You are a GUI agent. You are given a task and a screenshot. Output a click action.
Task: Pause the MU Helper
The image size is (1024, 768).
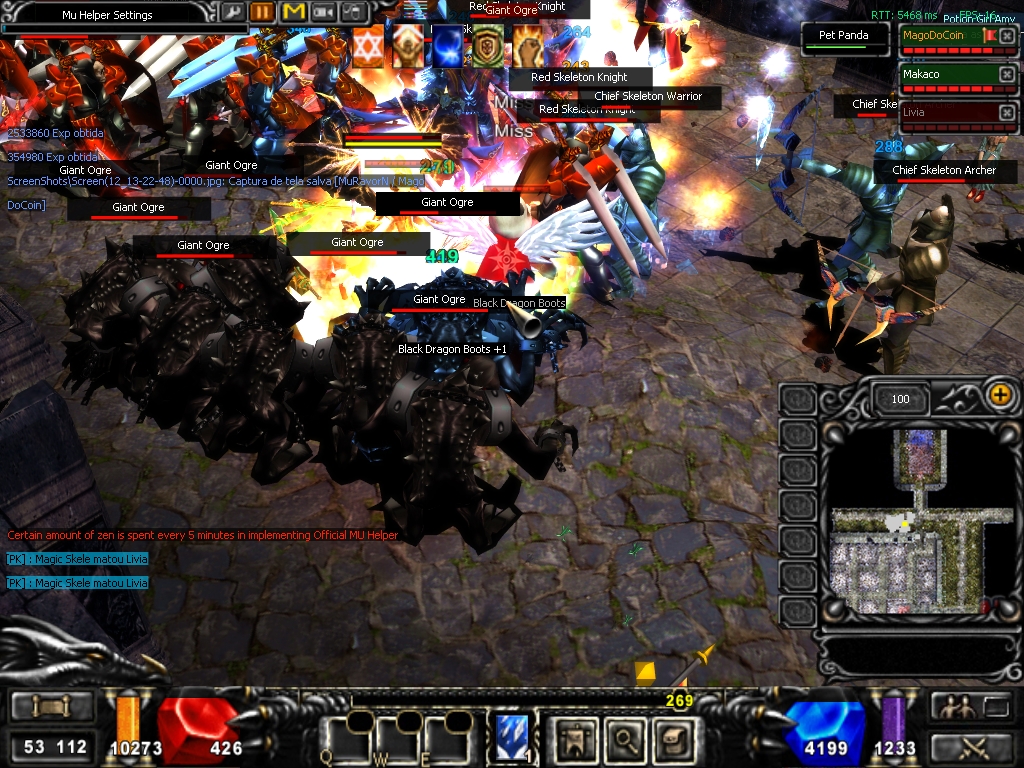pyautogui.click(x=262, y=12)
